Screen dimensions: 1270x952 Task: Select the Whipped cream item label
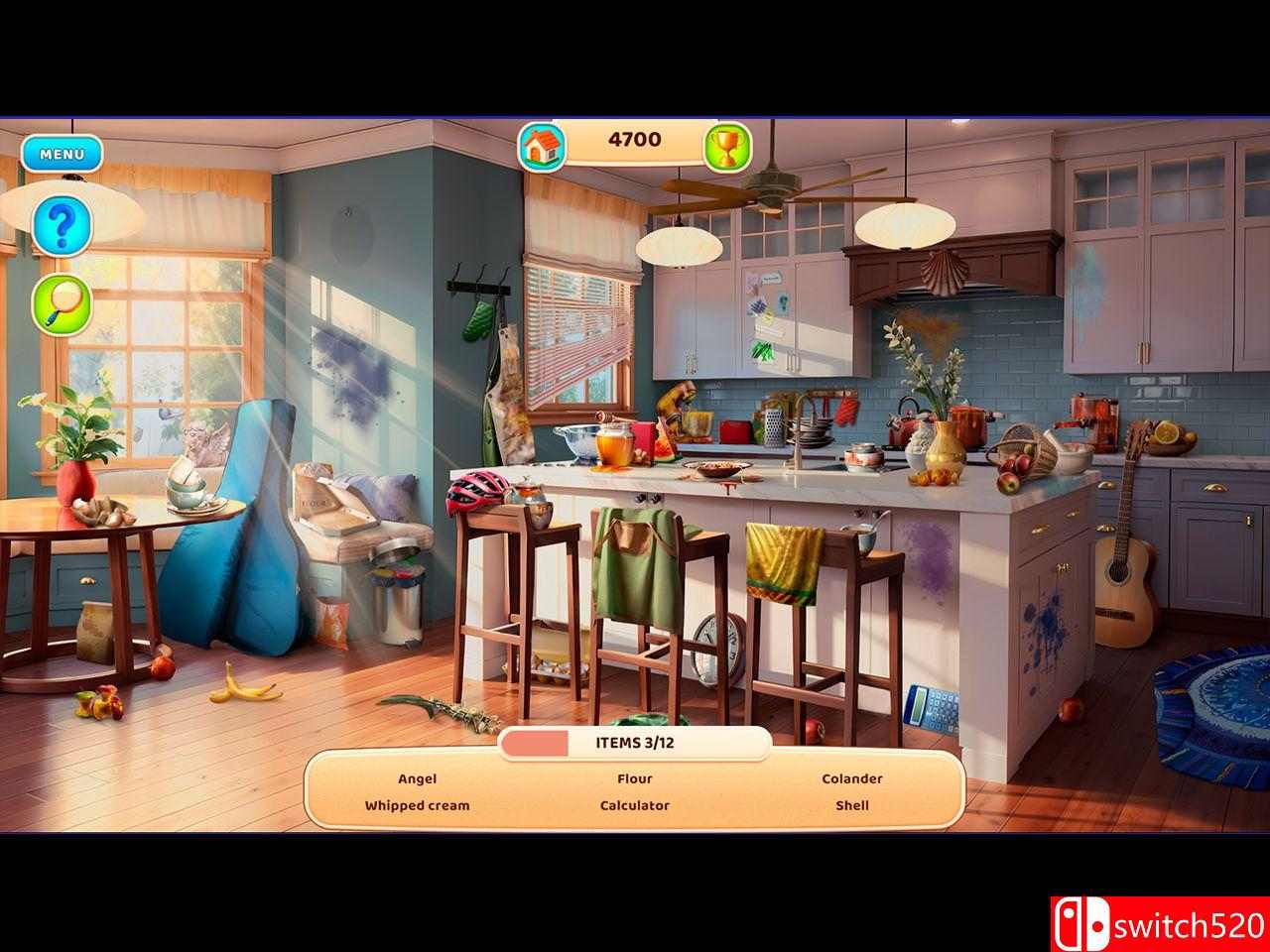pyautogui.click(x=418, y=805)
